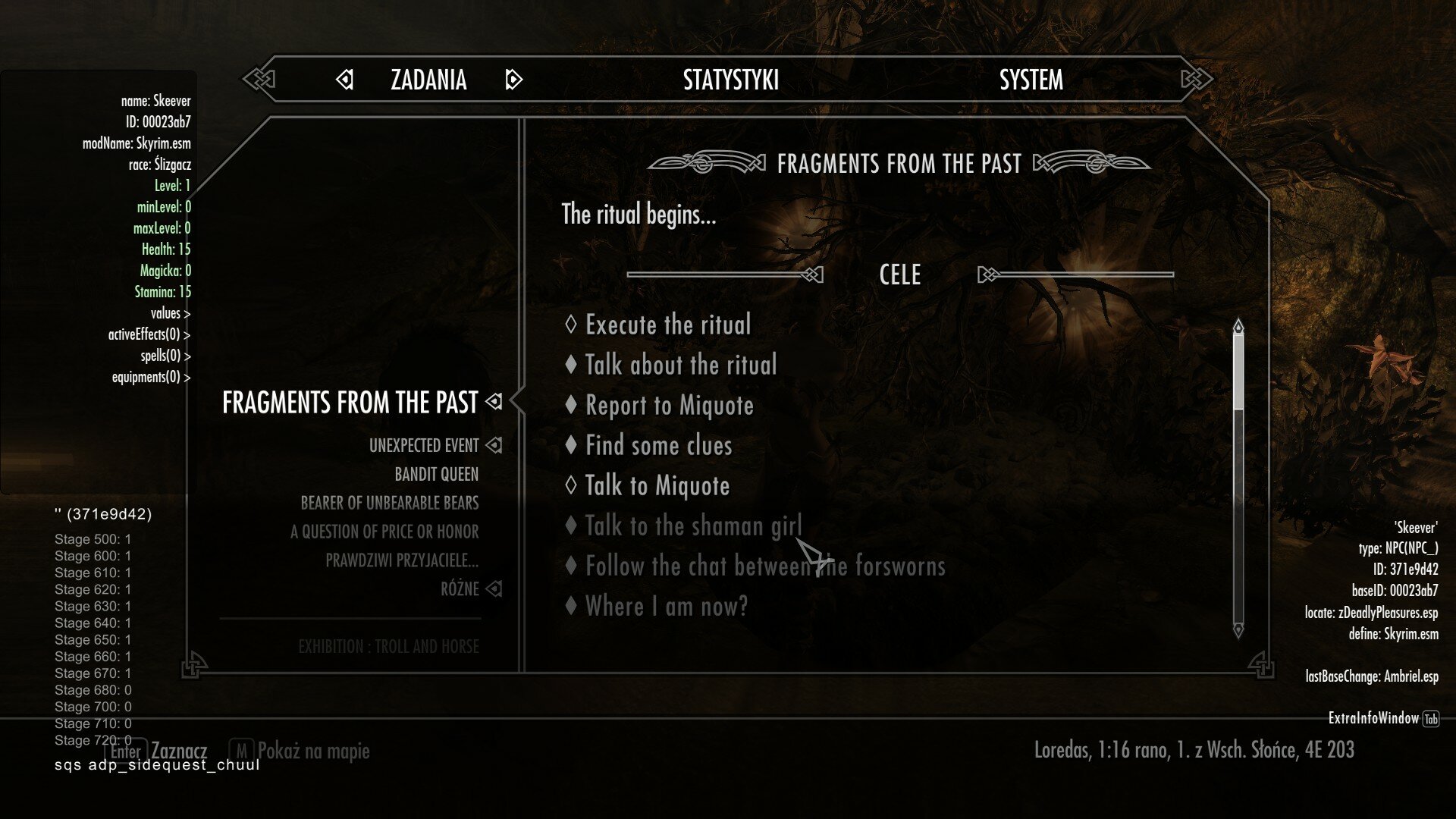This screenshot has width=1456, height=819.
Task: Click the objectives list scrollbar
Action: [x=1238, y=478]
